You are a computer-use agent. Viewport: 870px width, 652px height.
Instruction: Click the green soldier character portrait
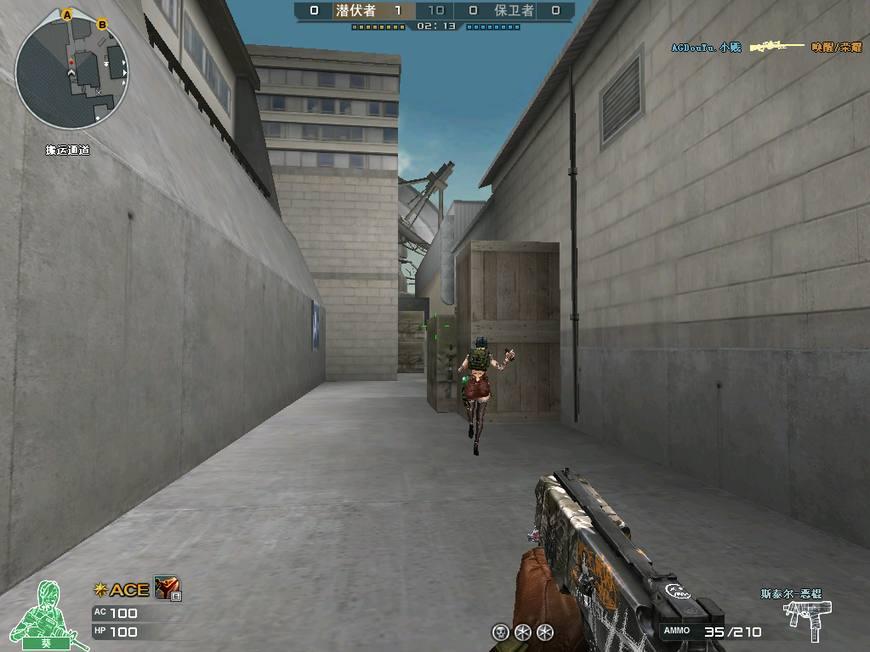pyautogui.click(x=46, y=611)
